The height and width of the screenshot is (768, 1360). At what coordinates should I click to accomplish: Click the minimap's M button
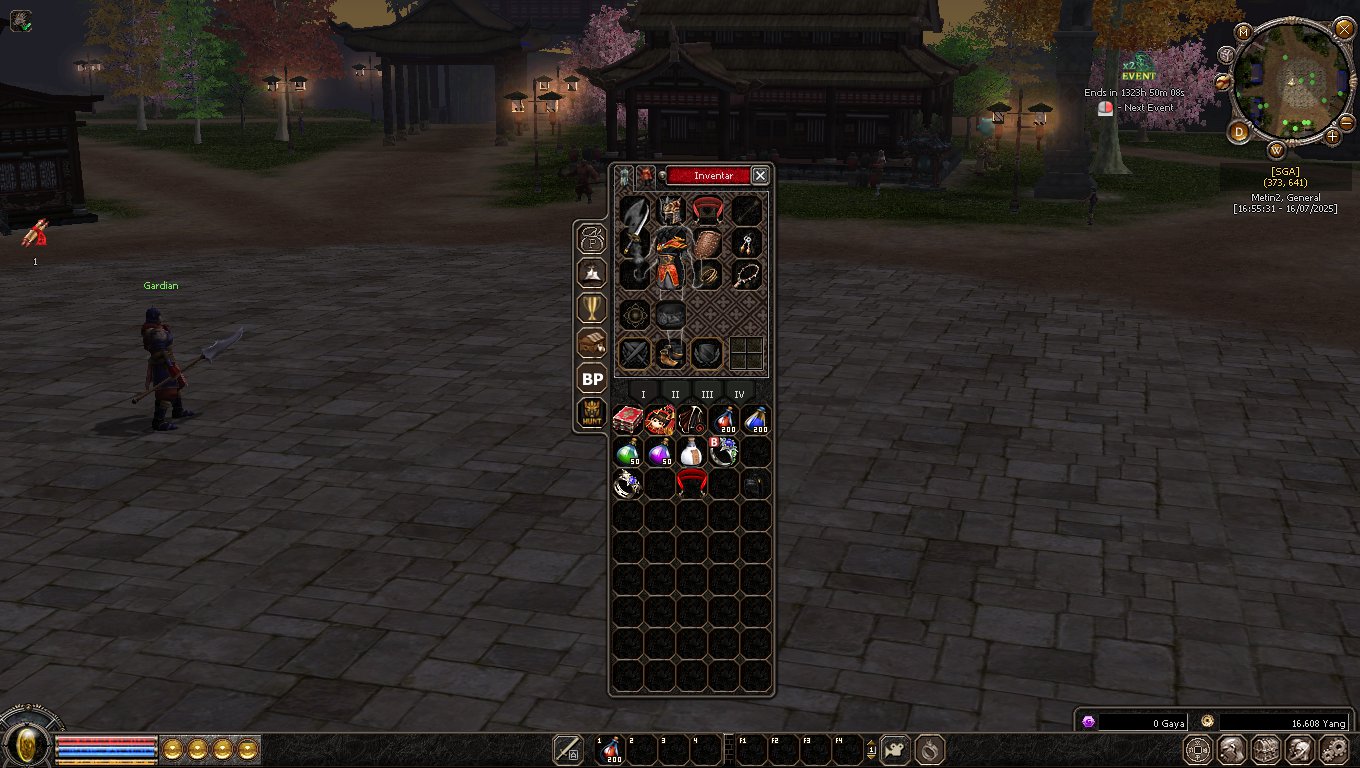pos(1244,32)
